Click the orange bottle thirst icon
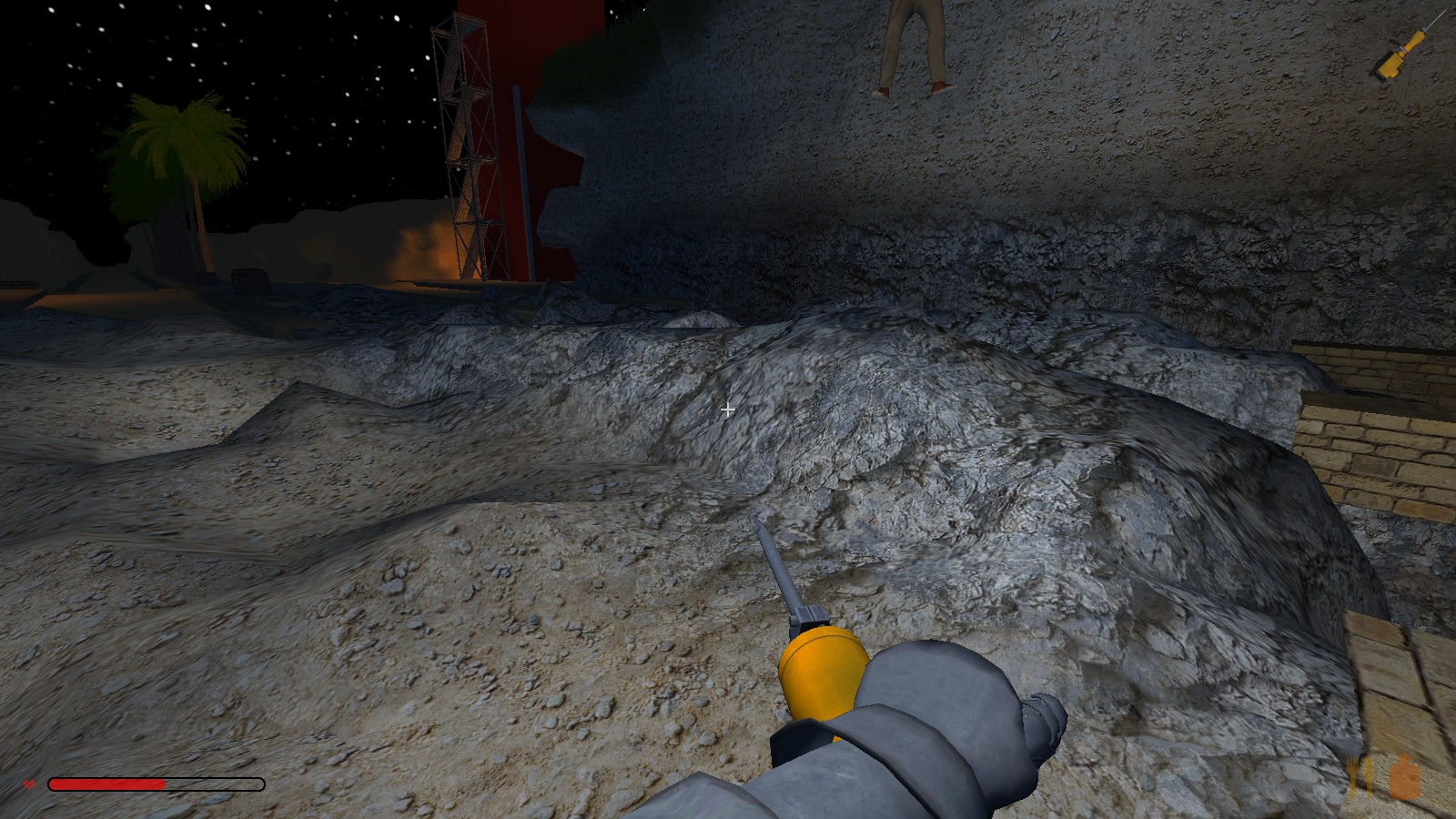 (x=1406, y=776)
